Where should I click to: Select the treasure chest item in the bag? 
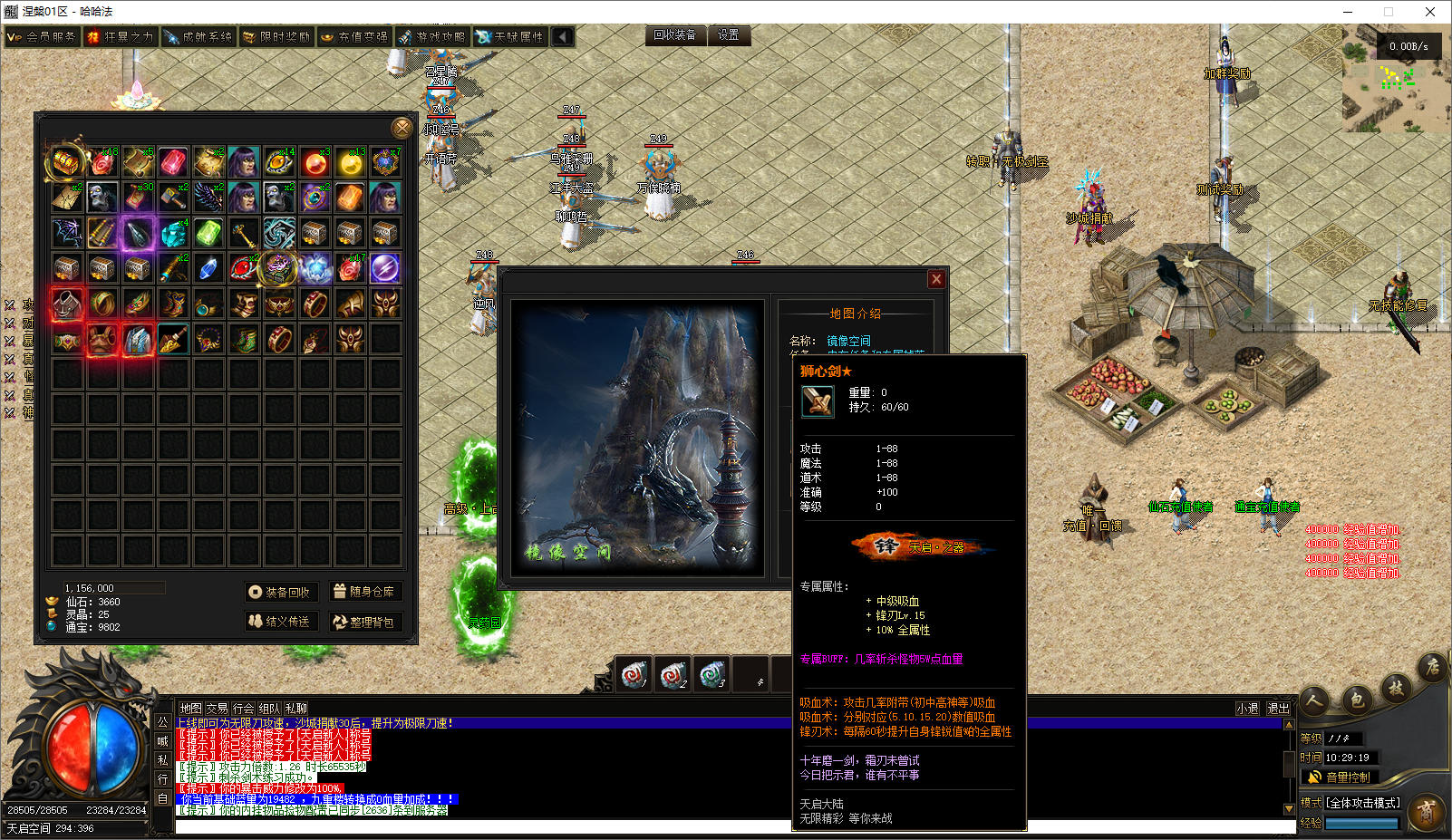click(x=66, y=161)
